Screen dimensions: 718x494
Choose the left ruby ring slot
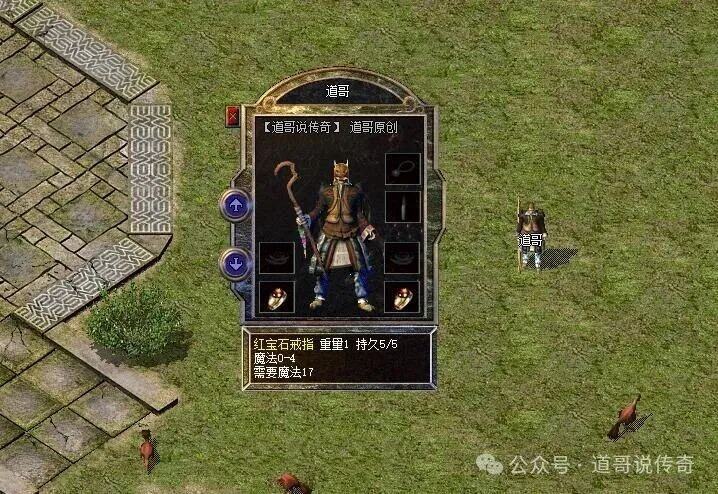(276, 296)
